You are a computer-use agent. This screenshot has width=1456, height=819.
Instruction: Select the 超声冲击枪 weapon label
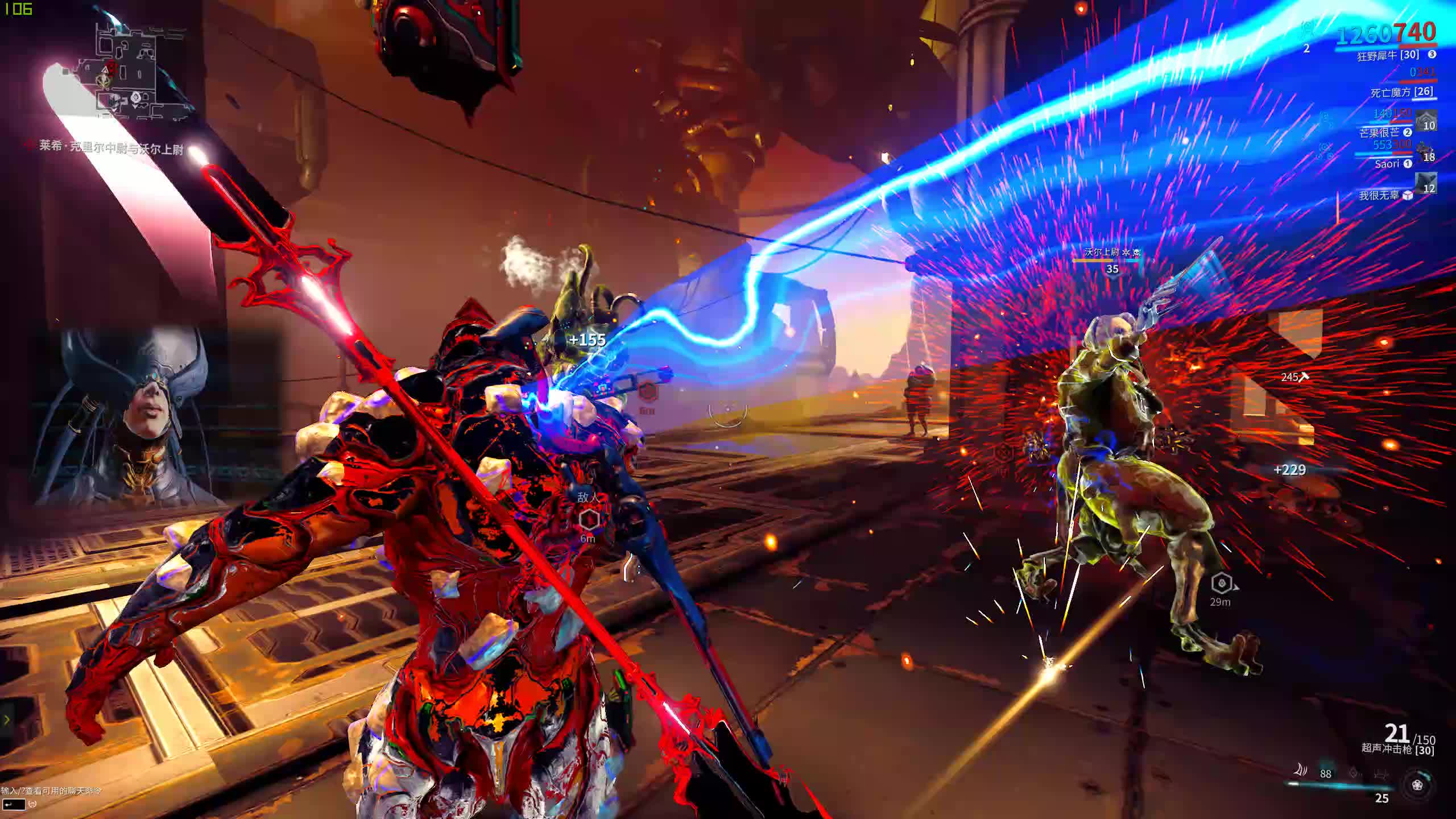(x=1397, y=749)
